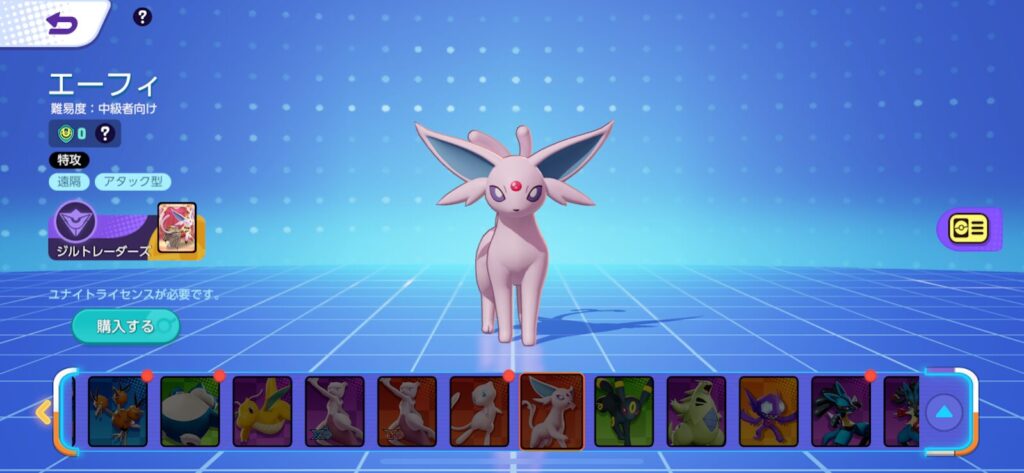This screenshot has height=473, width=1024.
Task: Pick the Dragonite portrait
Action: (262, 411)
